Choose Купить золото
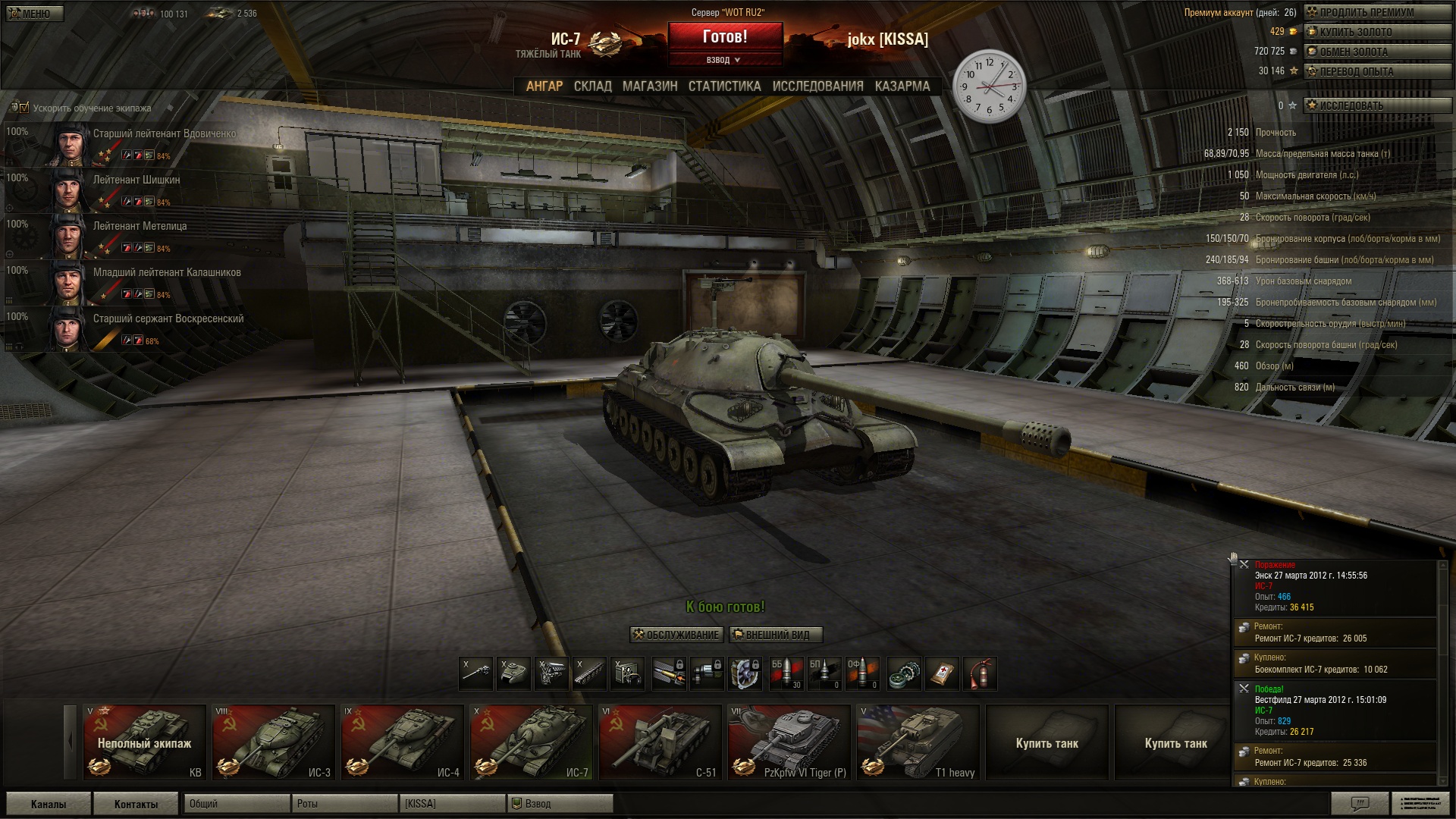The image size is (1456, 819). (x=1376, y=32)
